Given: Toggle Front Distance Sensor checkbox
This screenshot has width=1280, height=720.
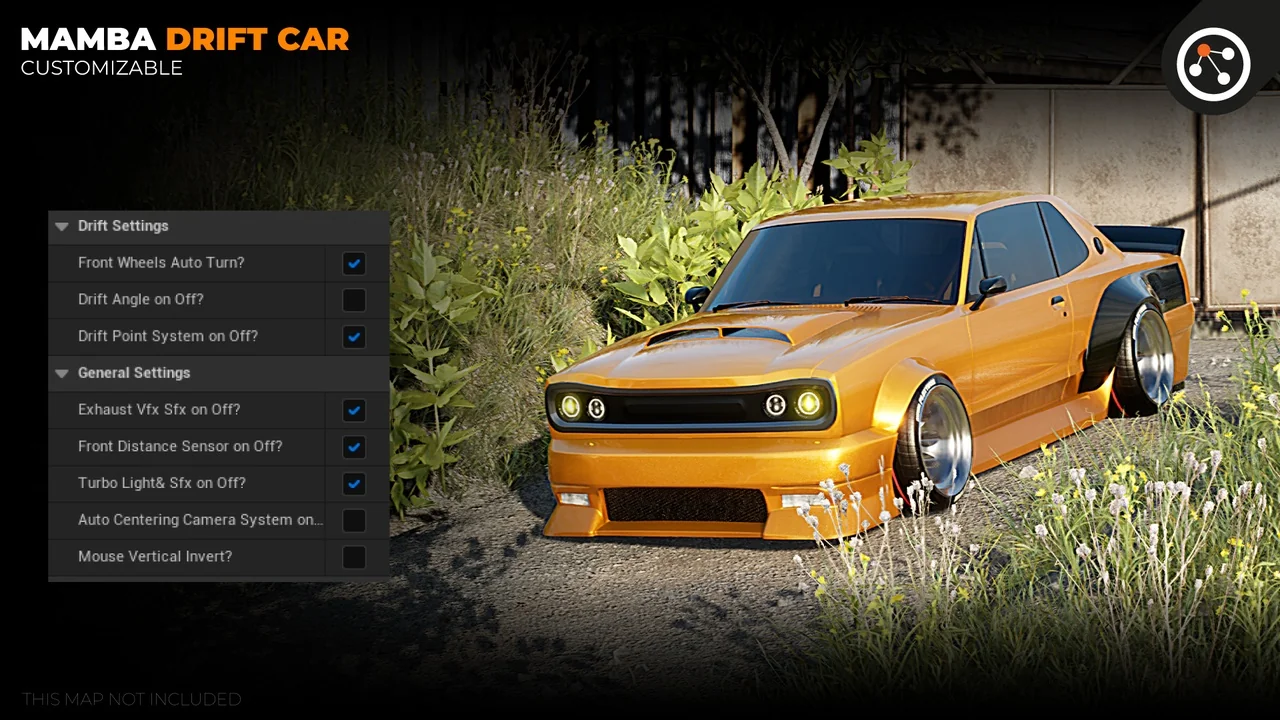Looking at the screenshot, I should 354,447.
